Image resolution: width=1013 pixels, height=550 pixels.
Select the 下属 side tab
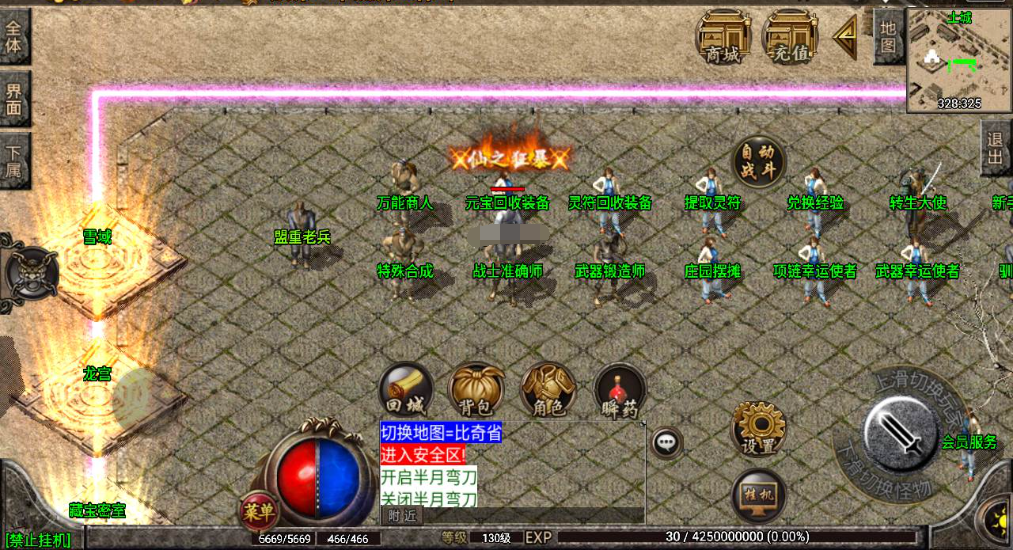point(14,160)
